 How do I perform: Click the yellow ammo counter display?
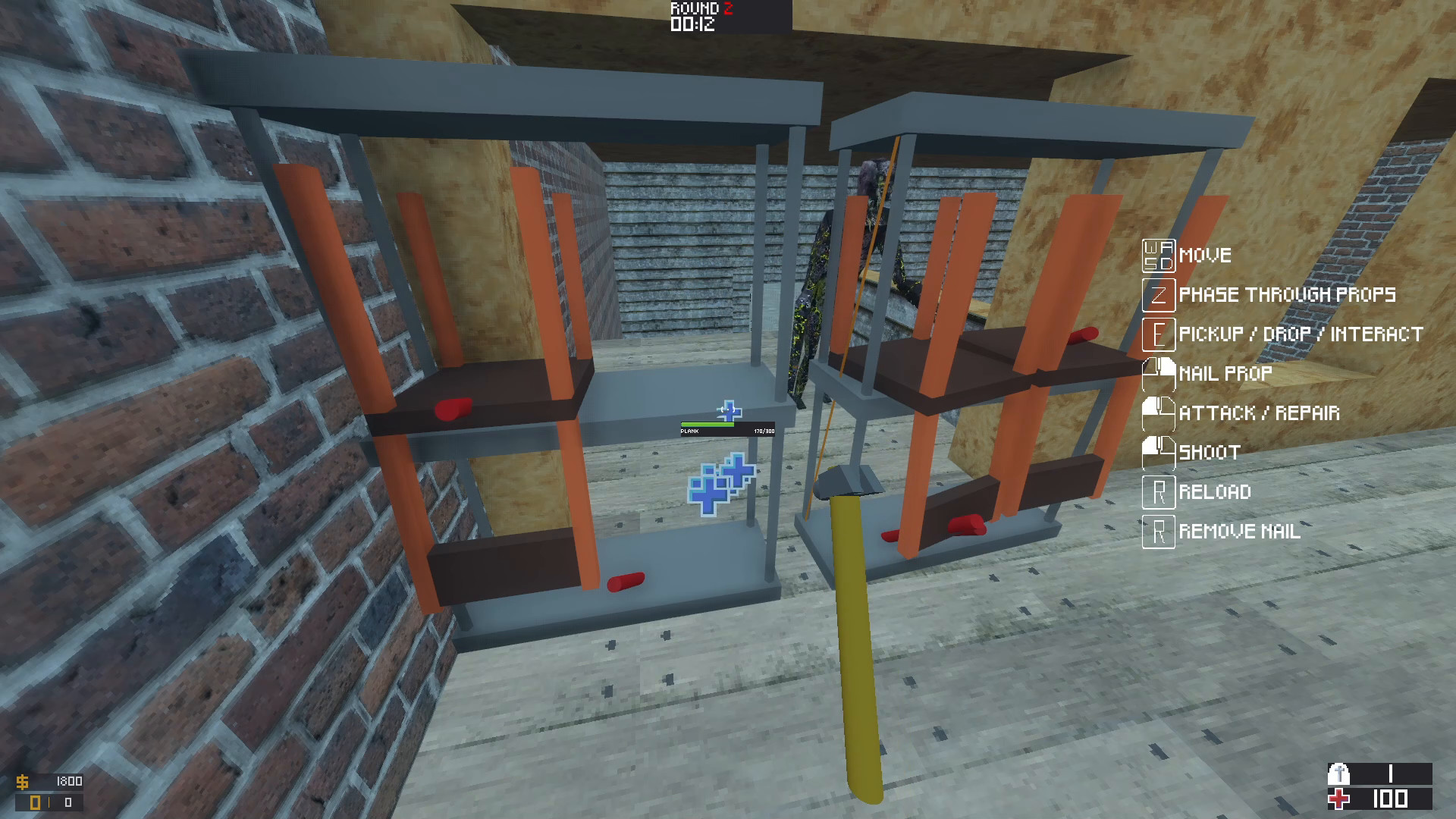pyautogui.click(x=36, y=801)
